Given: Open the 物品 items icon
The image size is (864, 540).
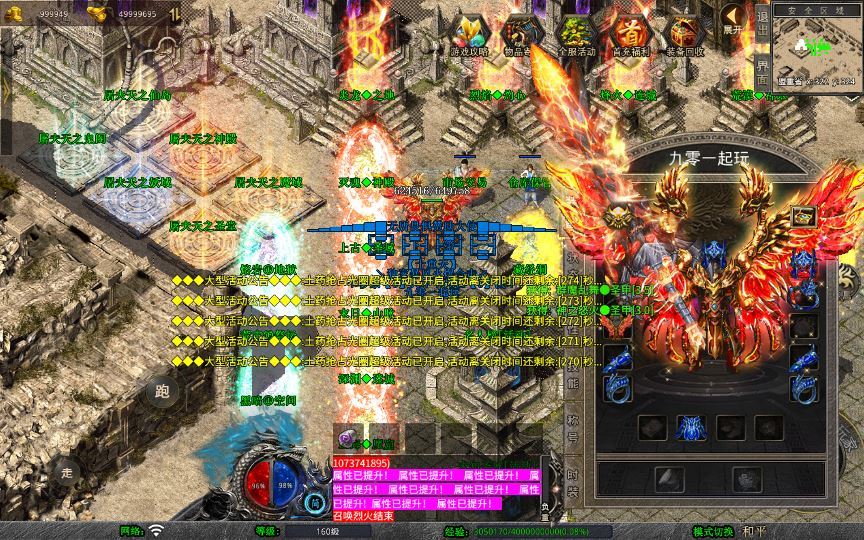Looking at the screenshot, I should click(521, 33).
